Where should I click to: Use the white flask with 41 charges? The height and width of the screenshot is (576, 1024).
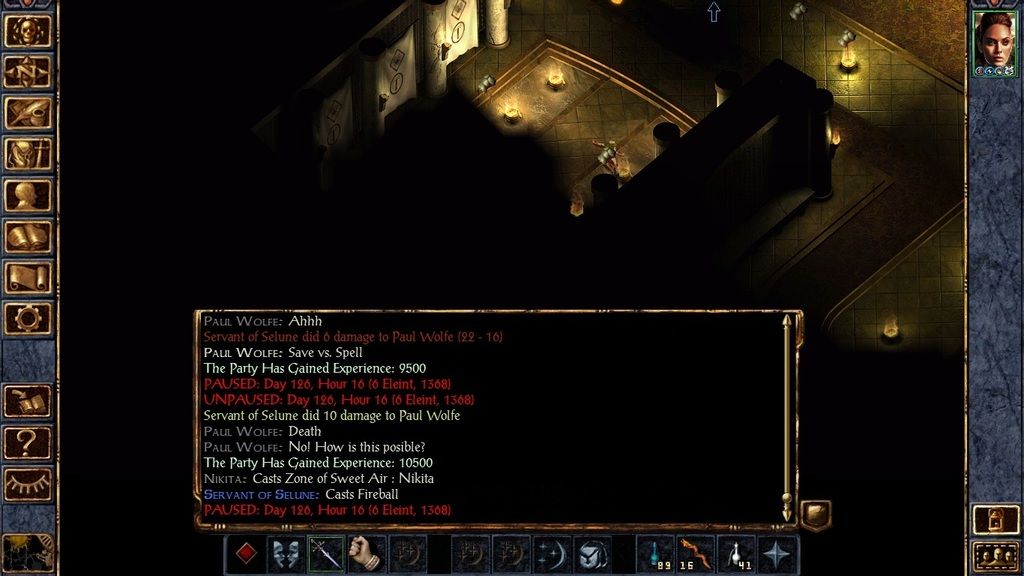[x=737, y=554]
